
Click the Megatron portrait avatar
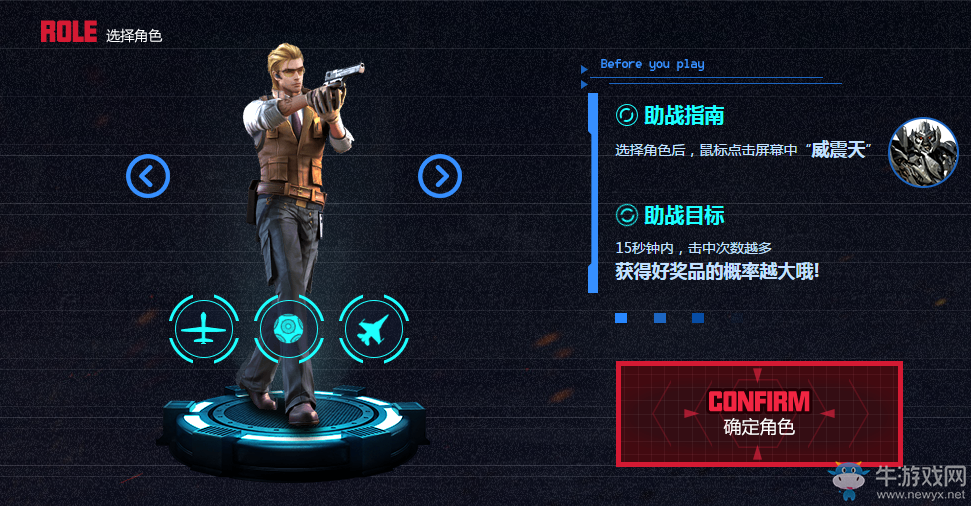pos(923,152)
